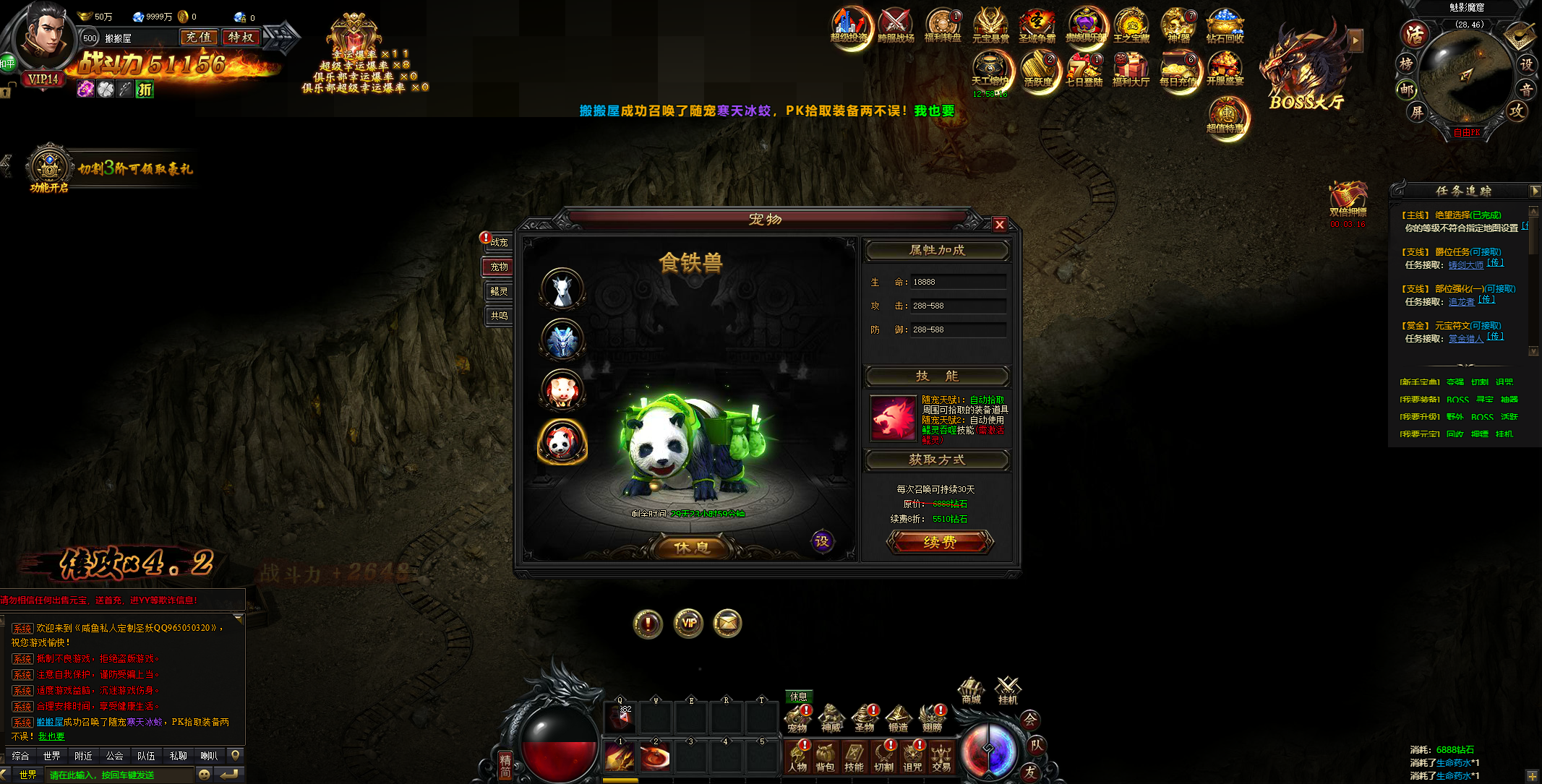The height and width of the screenshot is (784, 1542).
Task: Open the 共鸣 side tab
Action: point(499,316)
